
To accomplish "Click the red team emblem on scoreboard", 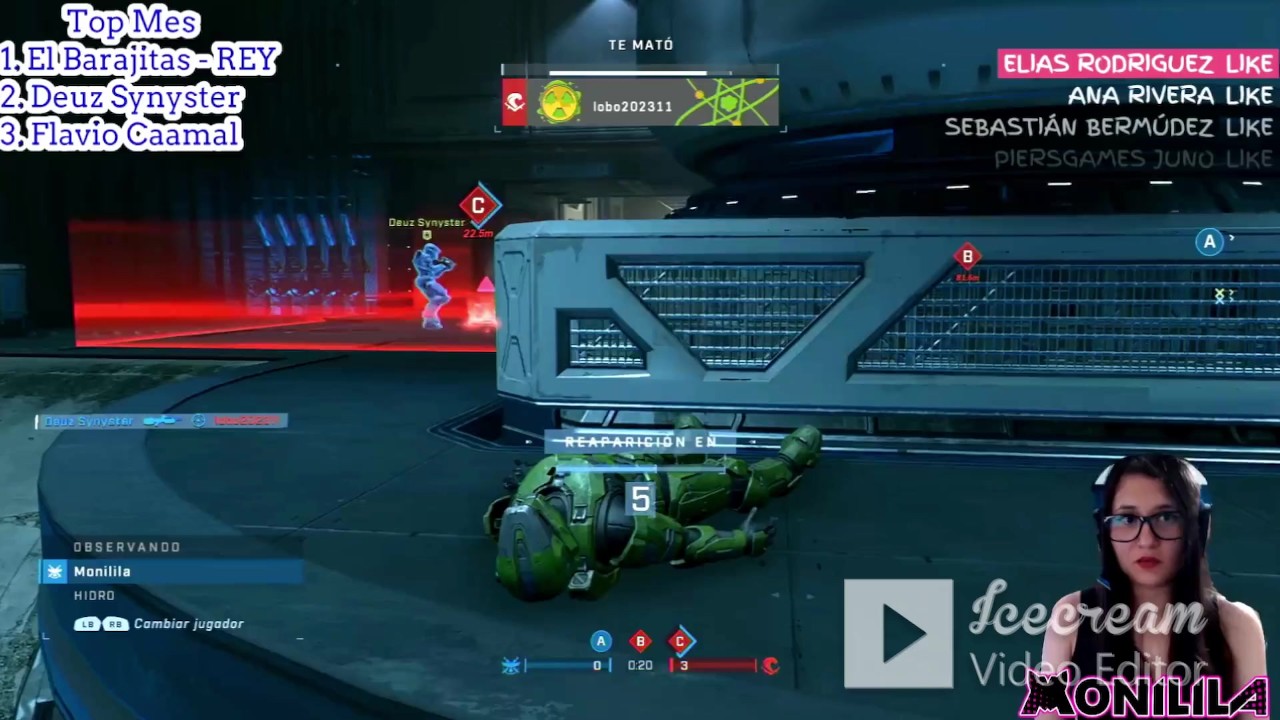I will pyautogui.click(x=770, y=665).
